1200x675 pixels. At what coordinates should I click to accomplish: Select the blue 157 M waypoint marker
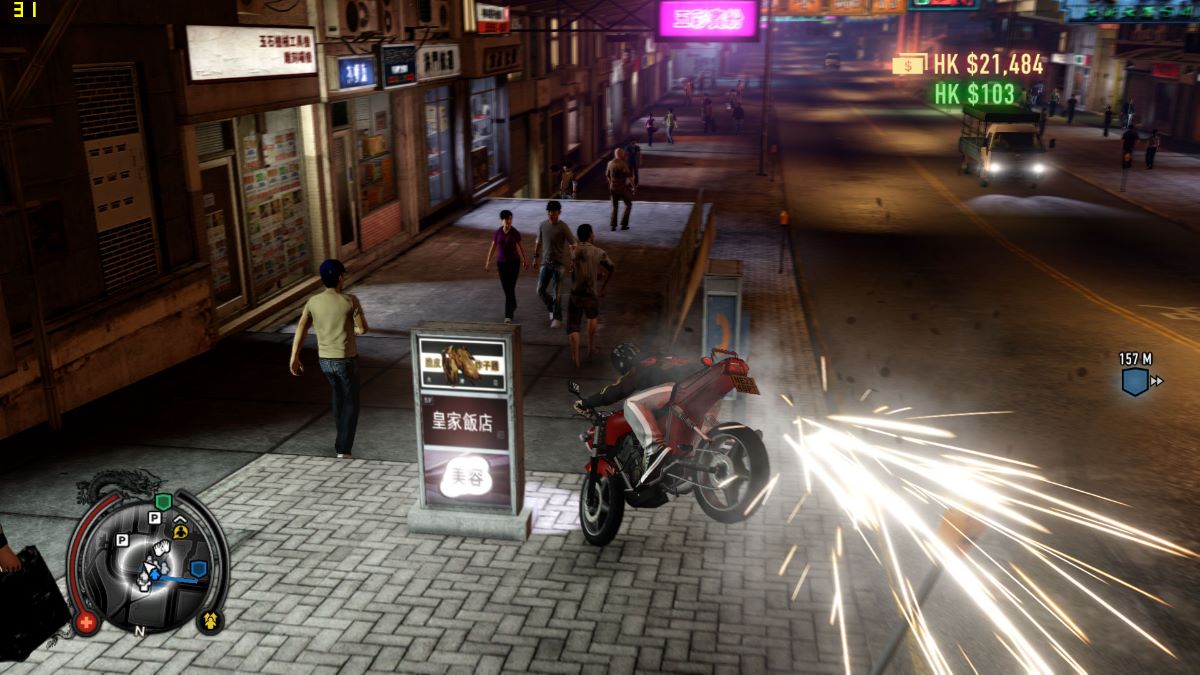tap(1135, 381)
